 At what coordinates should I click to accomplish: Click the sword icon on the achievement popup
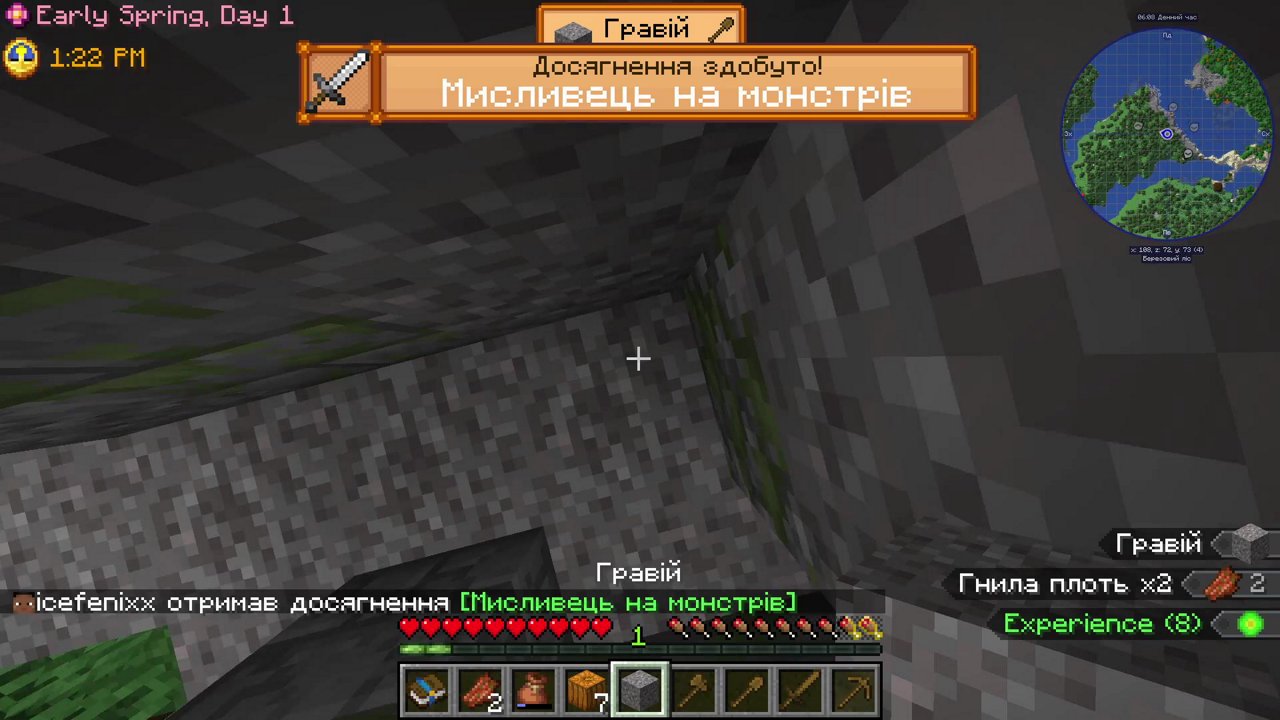(x=339, y=82)
